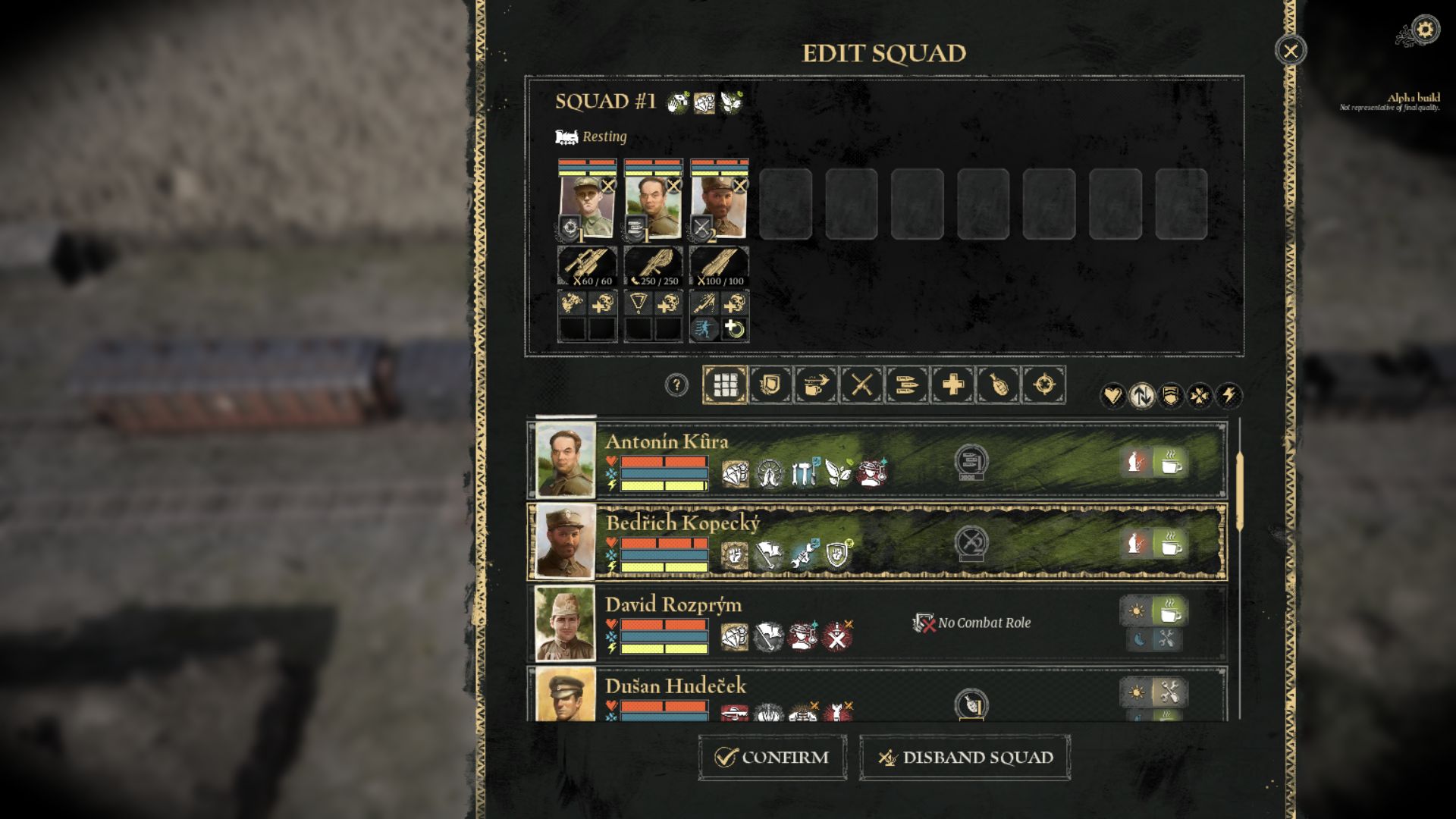The height and width of the screenshot is (819, 1456).
Task: Filter soldiers by crossed rifles role
Action: [861, 385]
